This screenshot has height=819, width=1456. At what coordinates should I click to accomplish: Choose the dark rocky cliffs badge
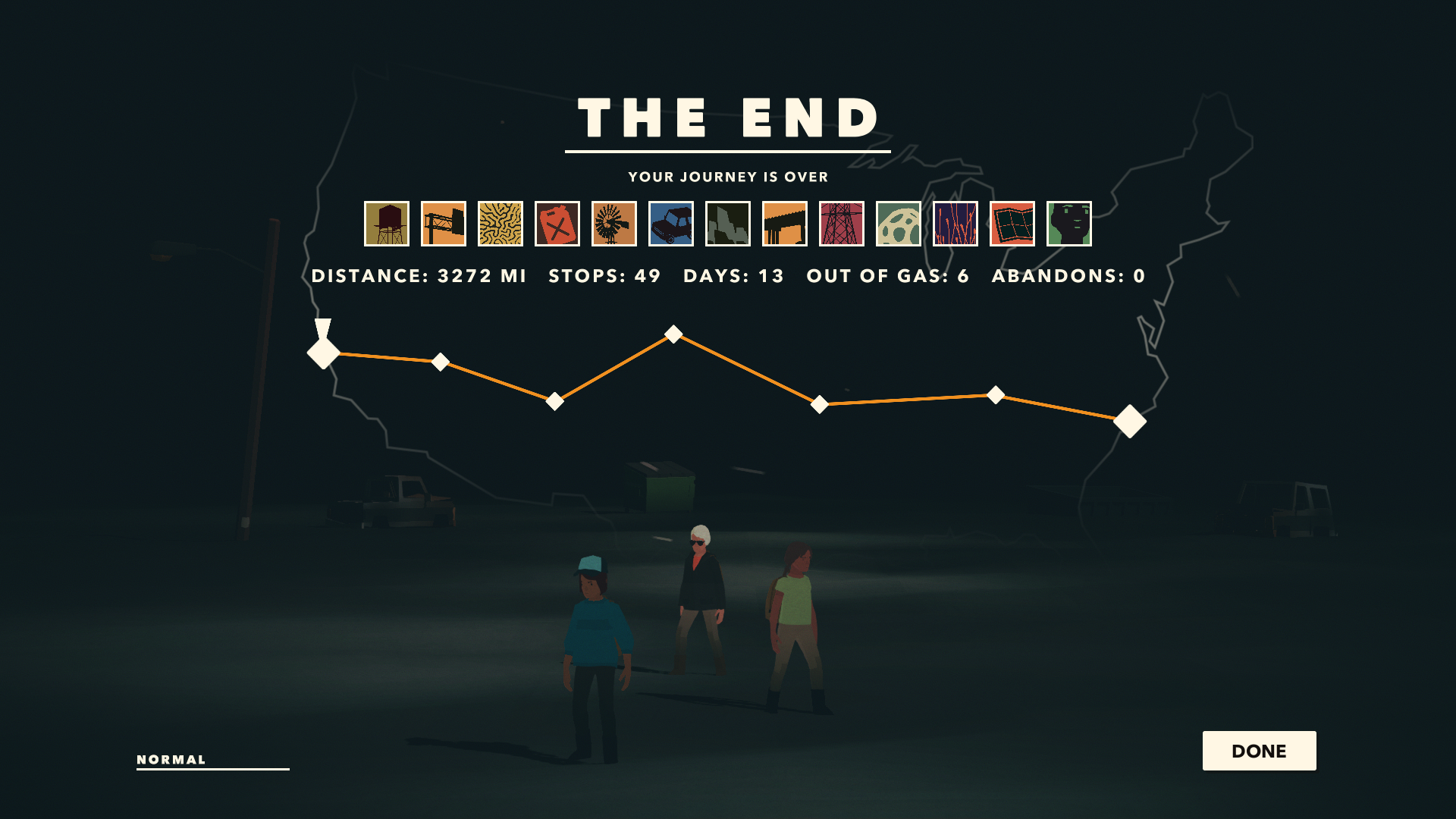[728, 224]
